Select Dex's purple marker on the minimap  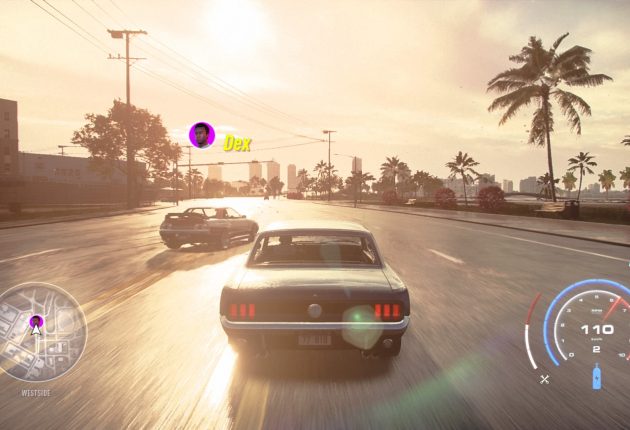tap(36, 322)
